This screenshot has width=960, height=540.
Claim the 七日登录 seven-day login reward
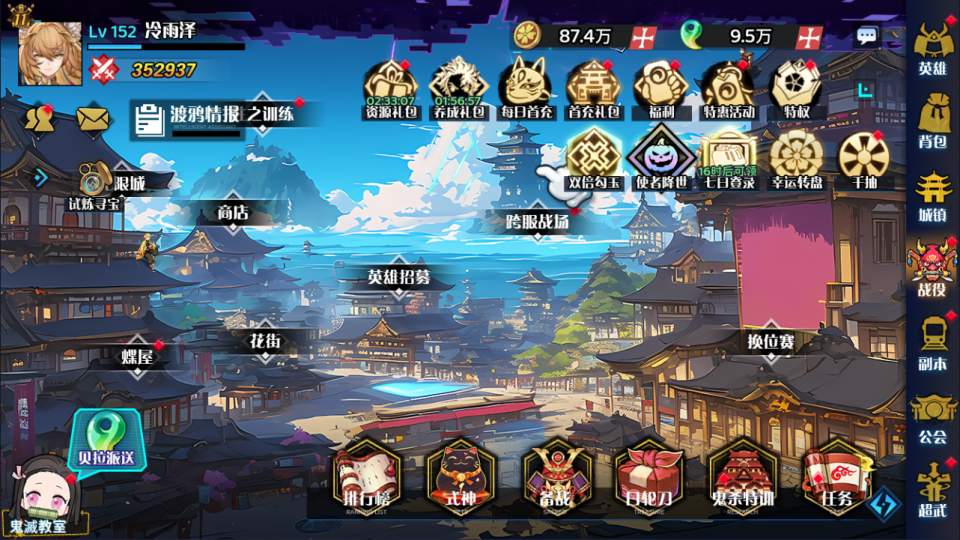727,158
